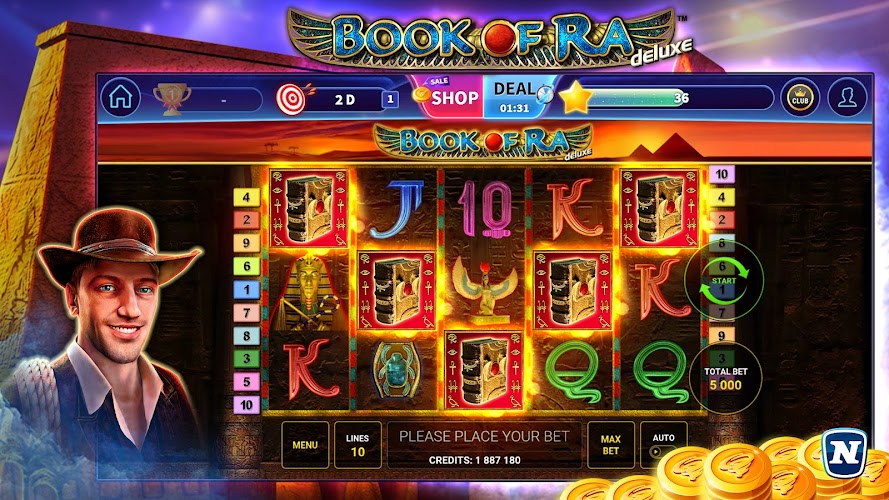Change the Total Bet amount
Viewport: 889px width, 500px height.
tap(721, 378)
